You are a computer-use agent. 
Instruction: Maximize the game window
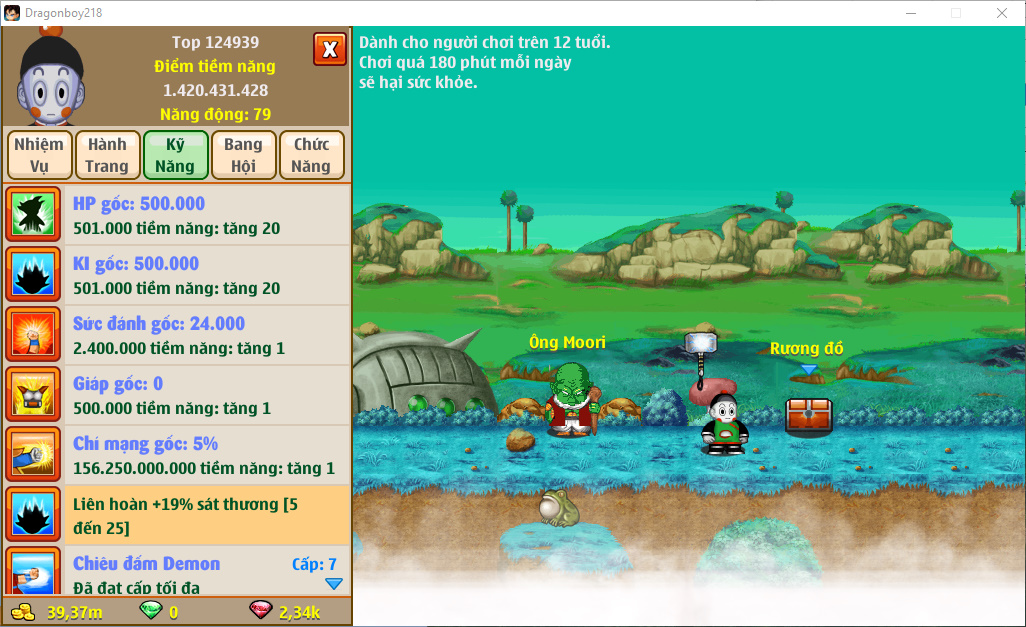[955, 13]
